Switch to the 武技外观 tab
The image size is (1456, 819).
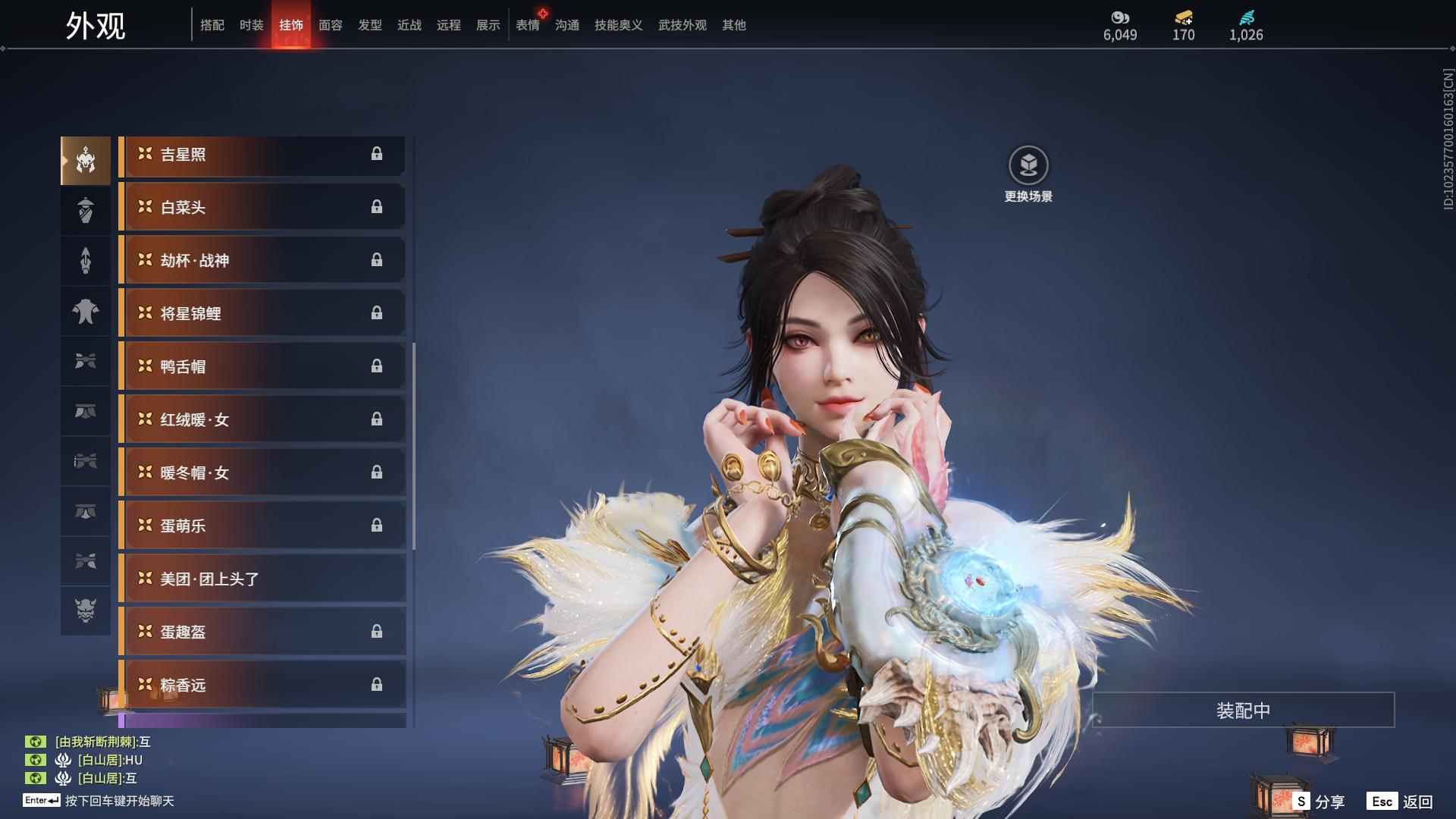(x=682, y=25)
